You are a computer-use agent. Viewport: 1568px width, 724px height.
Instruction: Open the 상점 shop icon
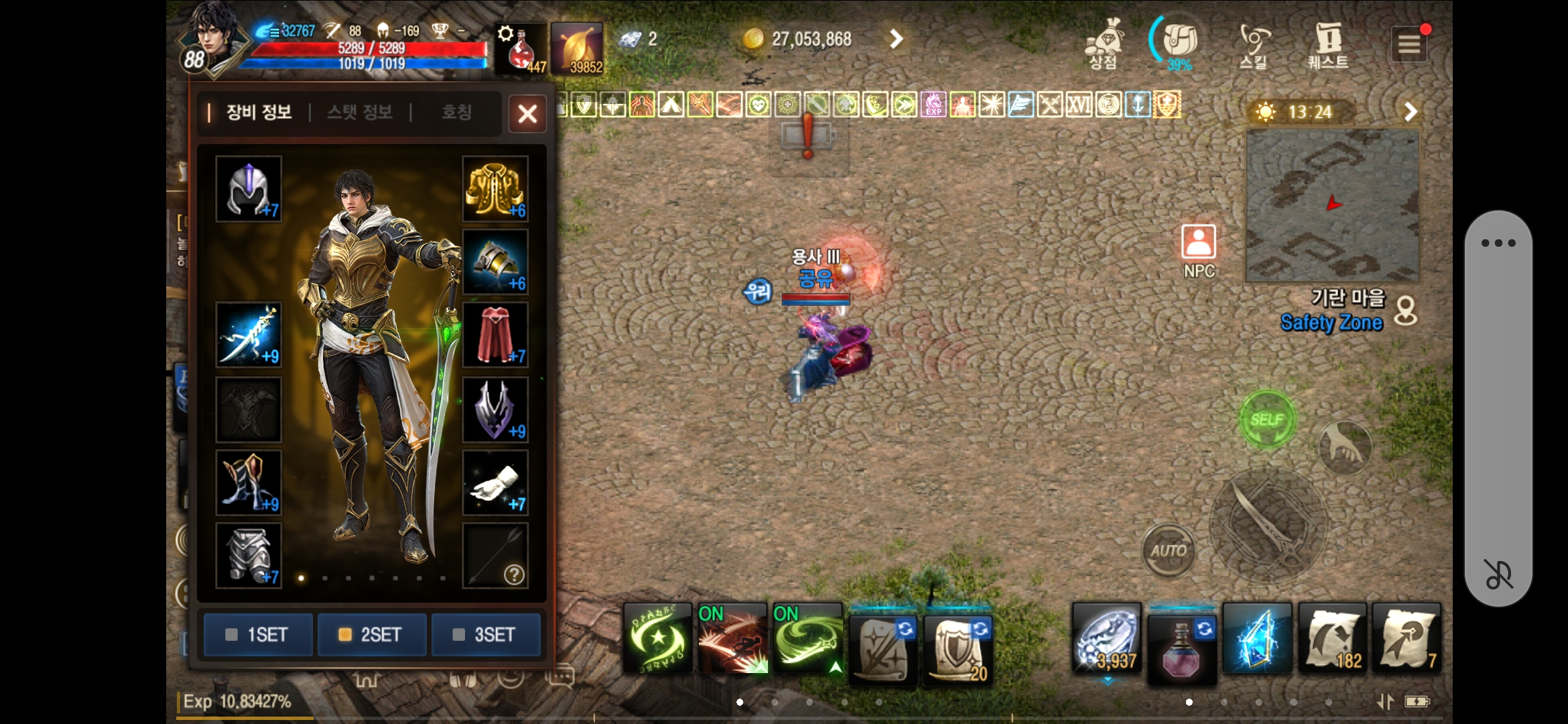pyautogui.click(x=1104, y=42)
